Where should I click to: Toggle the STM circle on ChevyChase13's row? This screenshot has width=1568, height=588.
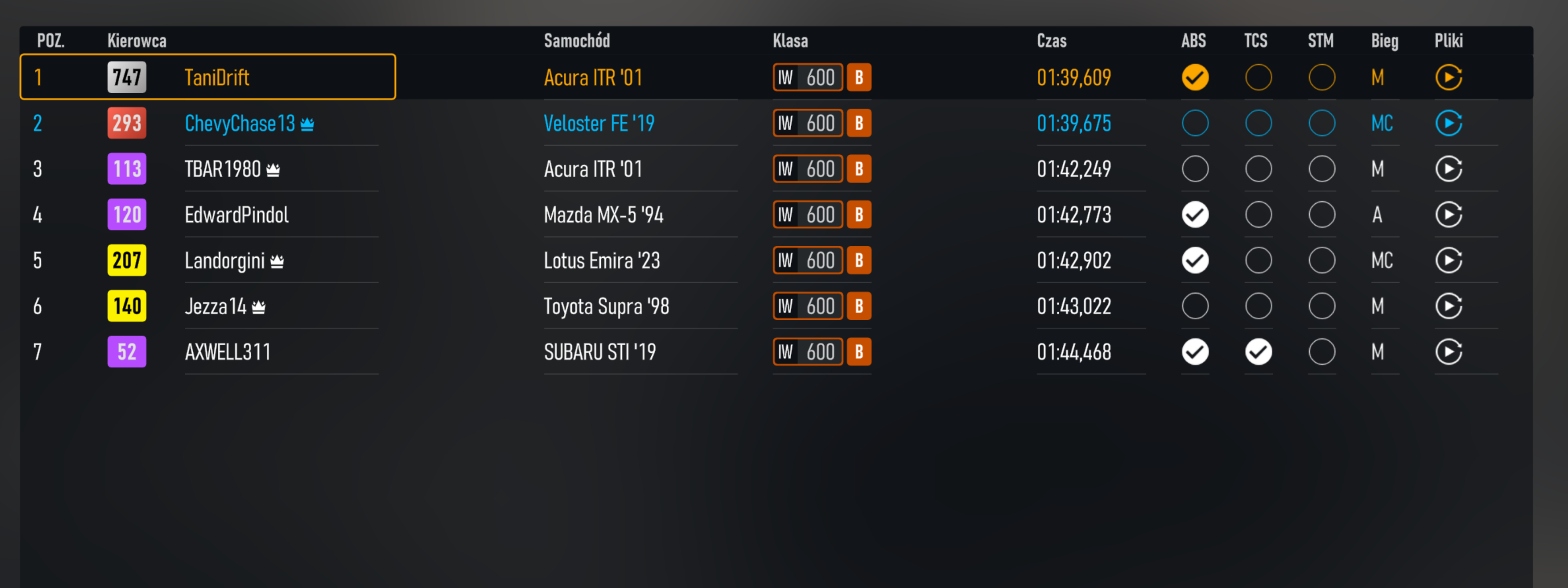click(1322, 123)
